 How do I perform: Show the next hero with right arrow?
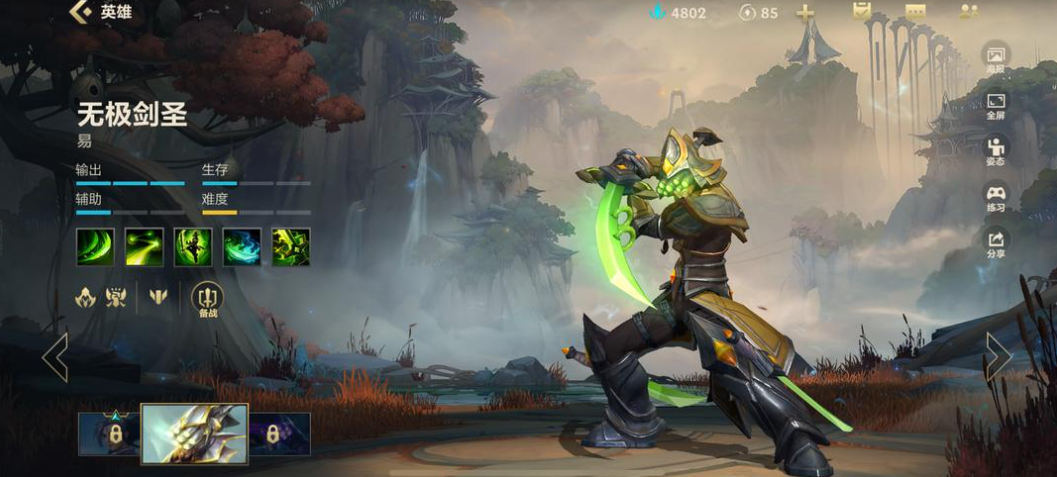tap(997, 357)
